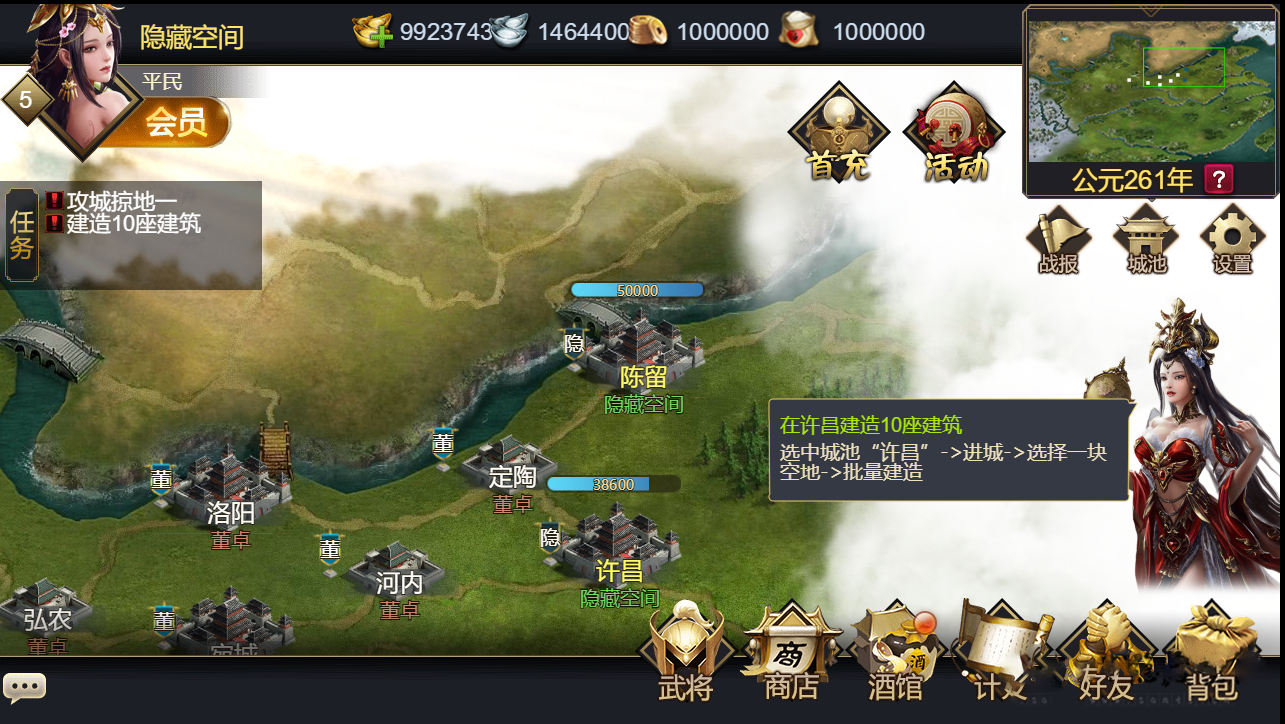Open the 设置 settings gear
This screenshot has width=1285, height=724.
coord(1232,240)
